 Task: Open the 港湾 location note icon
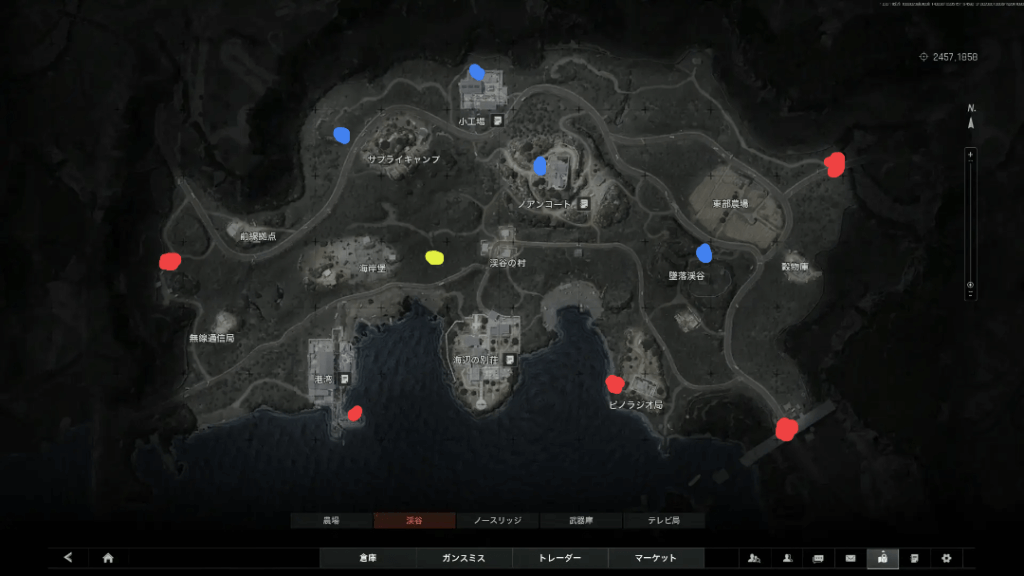pyautogui.click(x=344, y=379)
